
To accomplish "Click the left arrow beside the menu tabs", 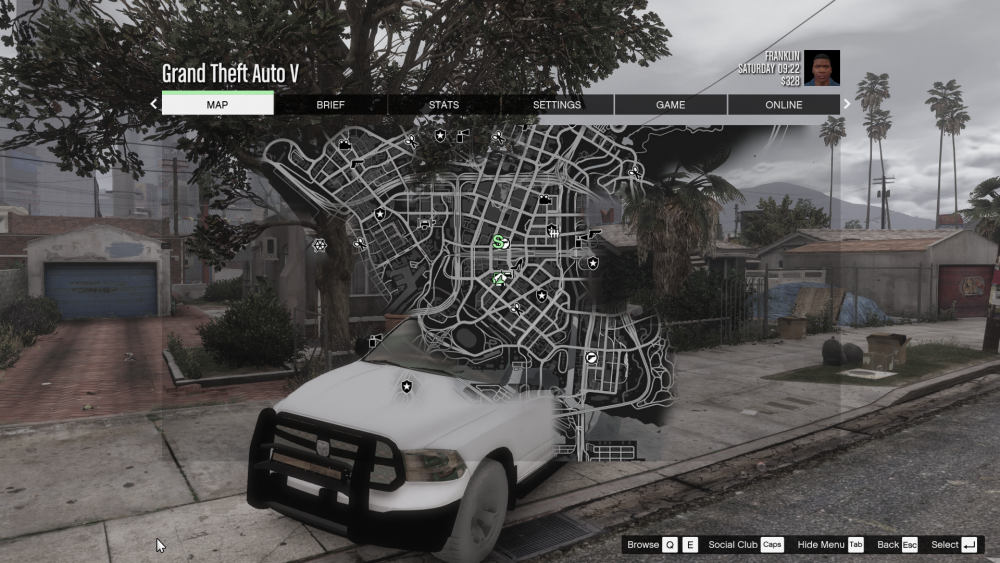I will click(154, 103).
